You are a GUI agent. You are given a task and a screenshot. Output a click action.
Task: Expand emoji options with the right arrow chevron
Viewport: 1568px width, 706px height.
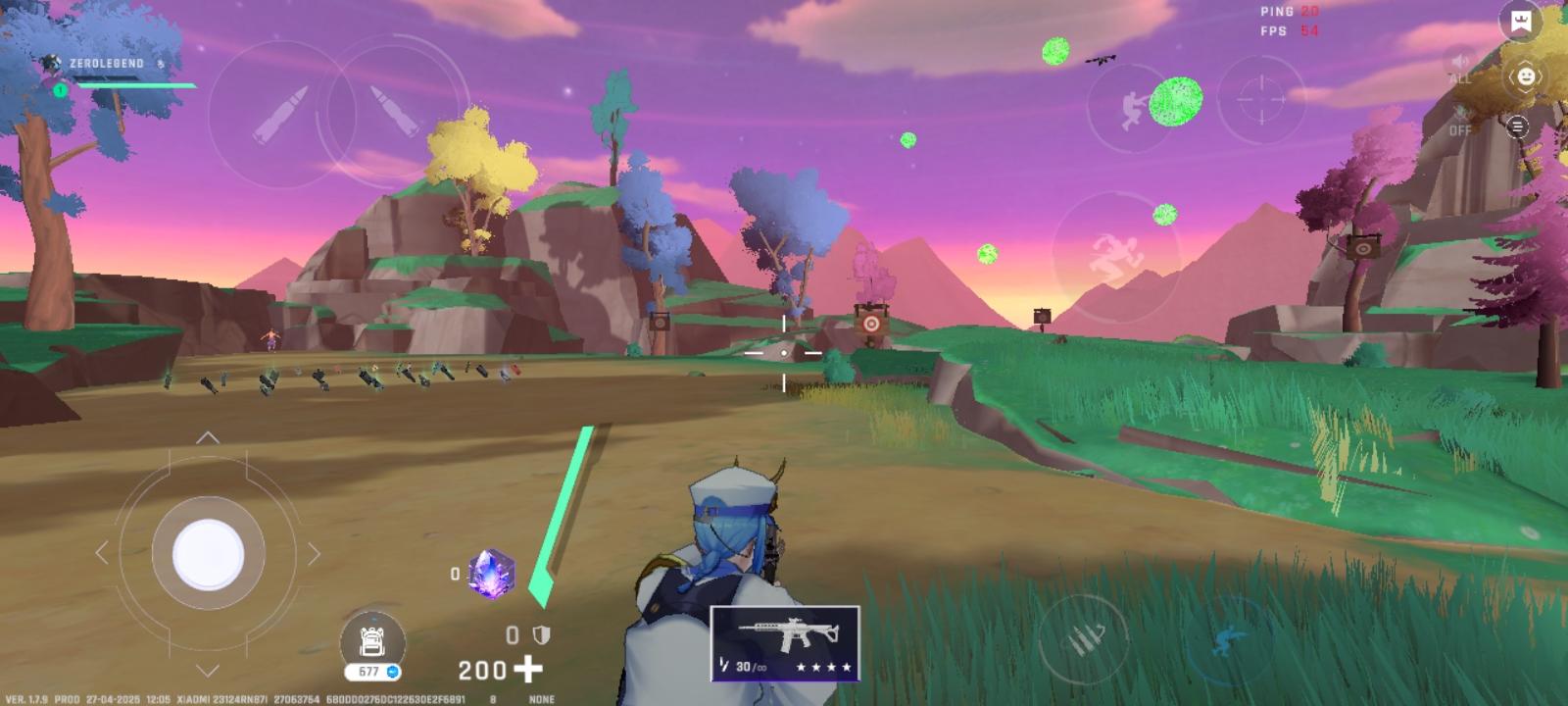coord(1540,77)
